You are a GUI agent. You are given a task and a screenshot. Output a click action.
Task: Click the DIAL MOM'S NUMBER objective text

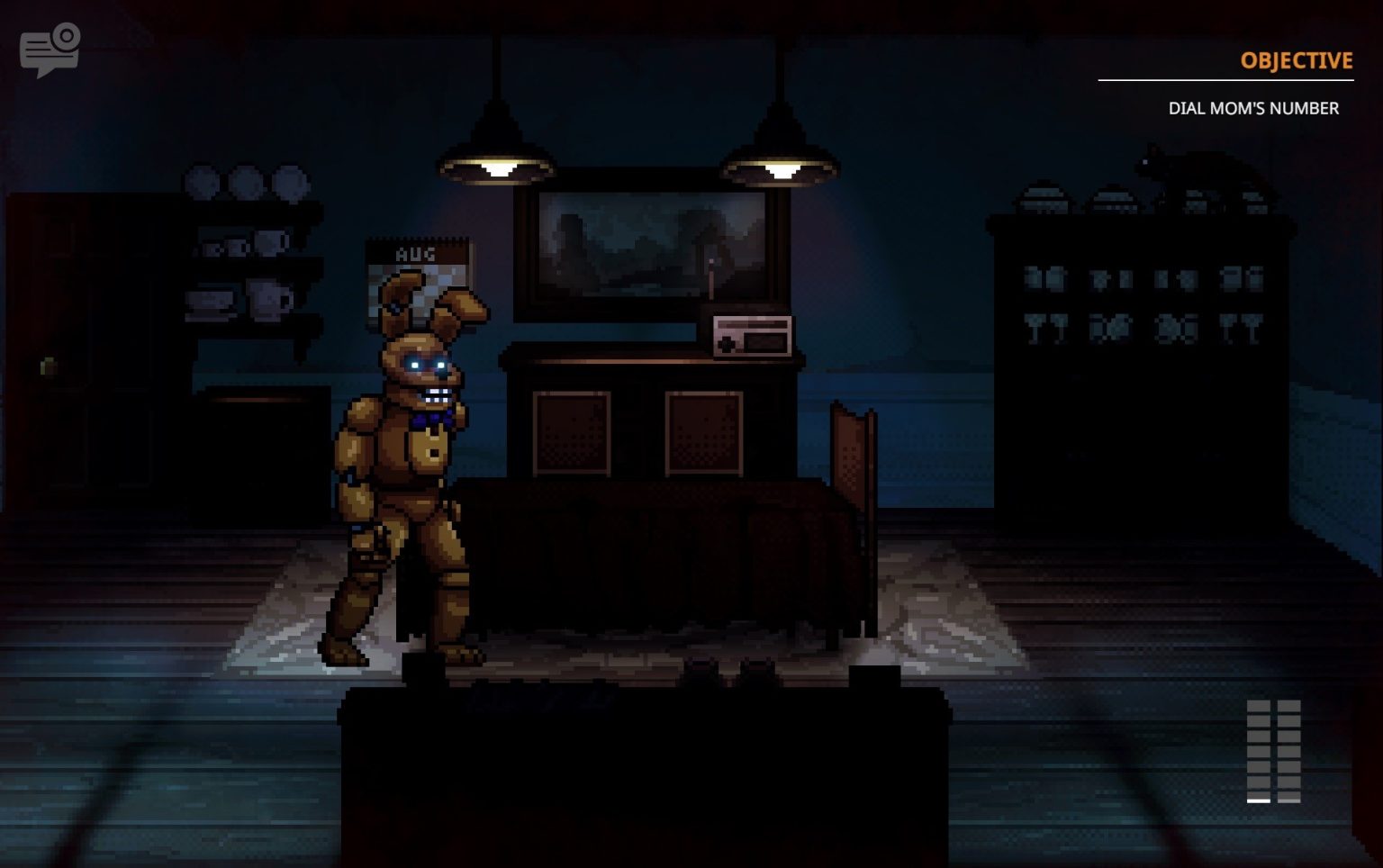tap(1252, 108)
